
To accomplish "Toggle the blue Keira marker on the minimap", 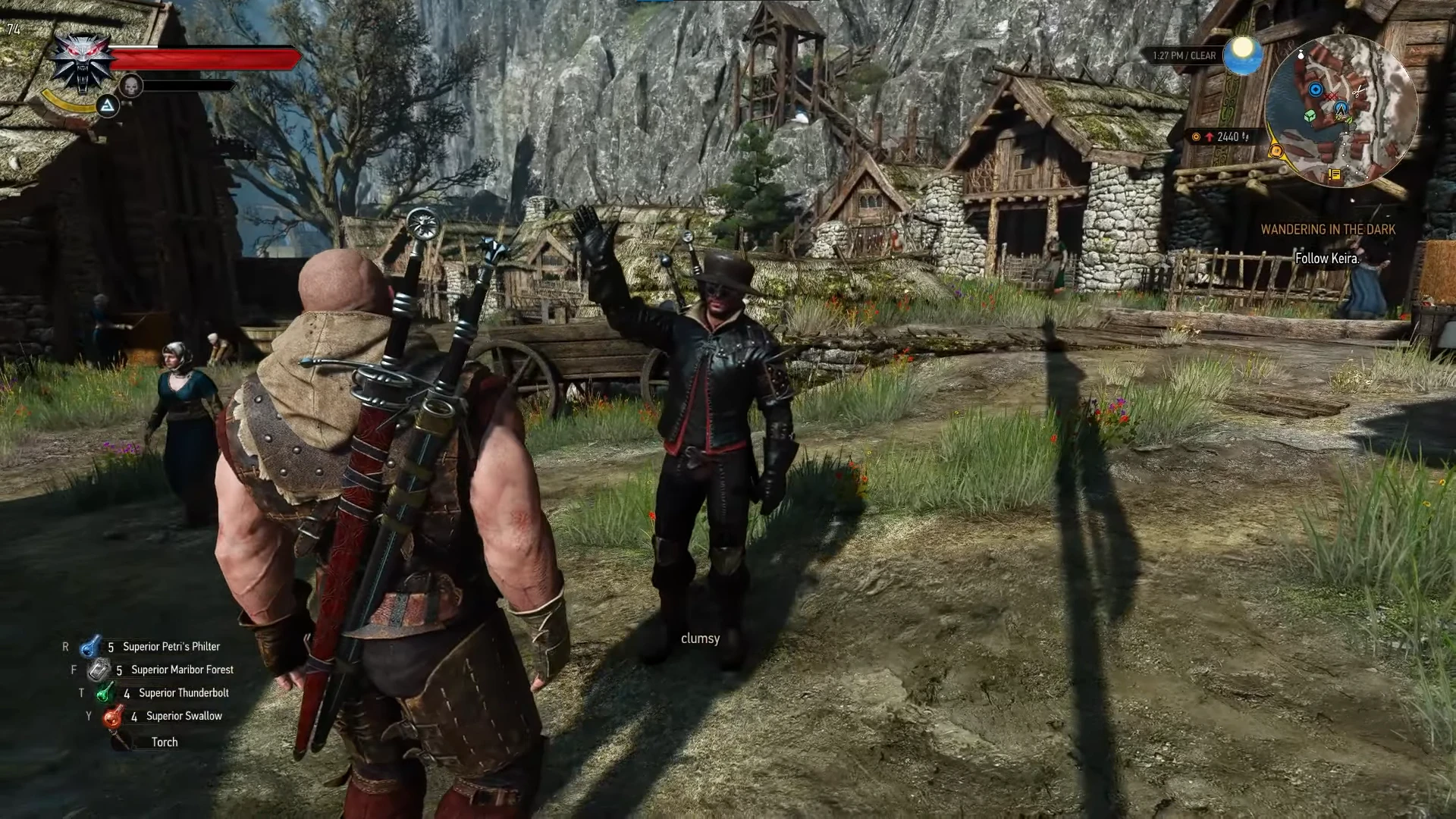I will [x=1316, y=89].
